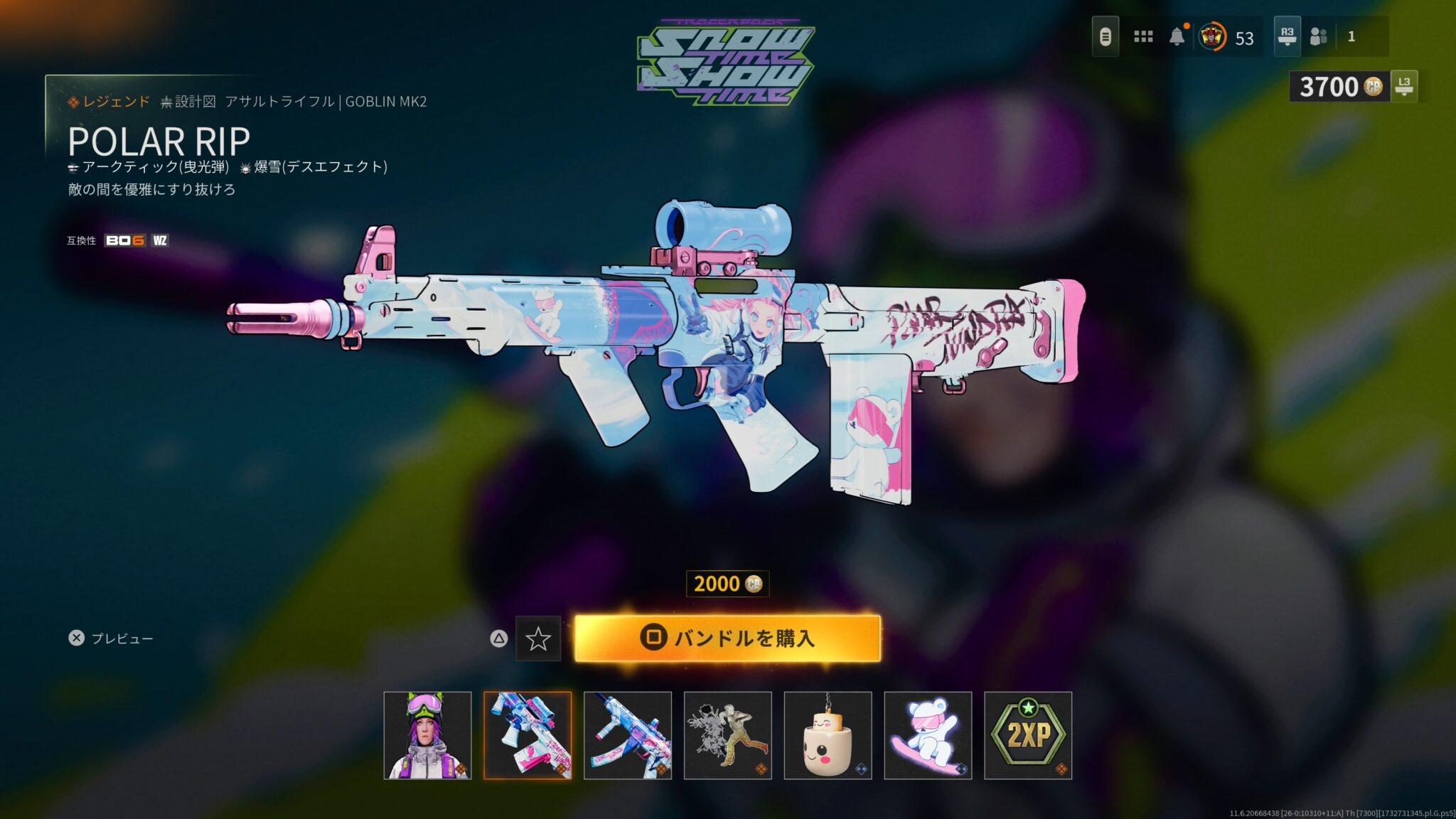Screen dimensions: 1456x819
Task: Select the Polar Rip rifle blueprint thumbnail
Action: point(528,735)
